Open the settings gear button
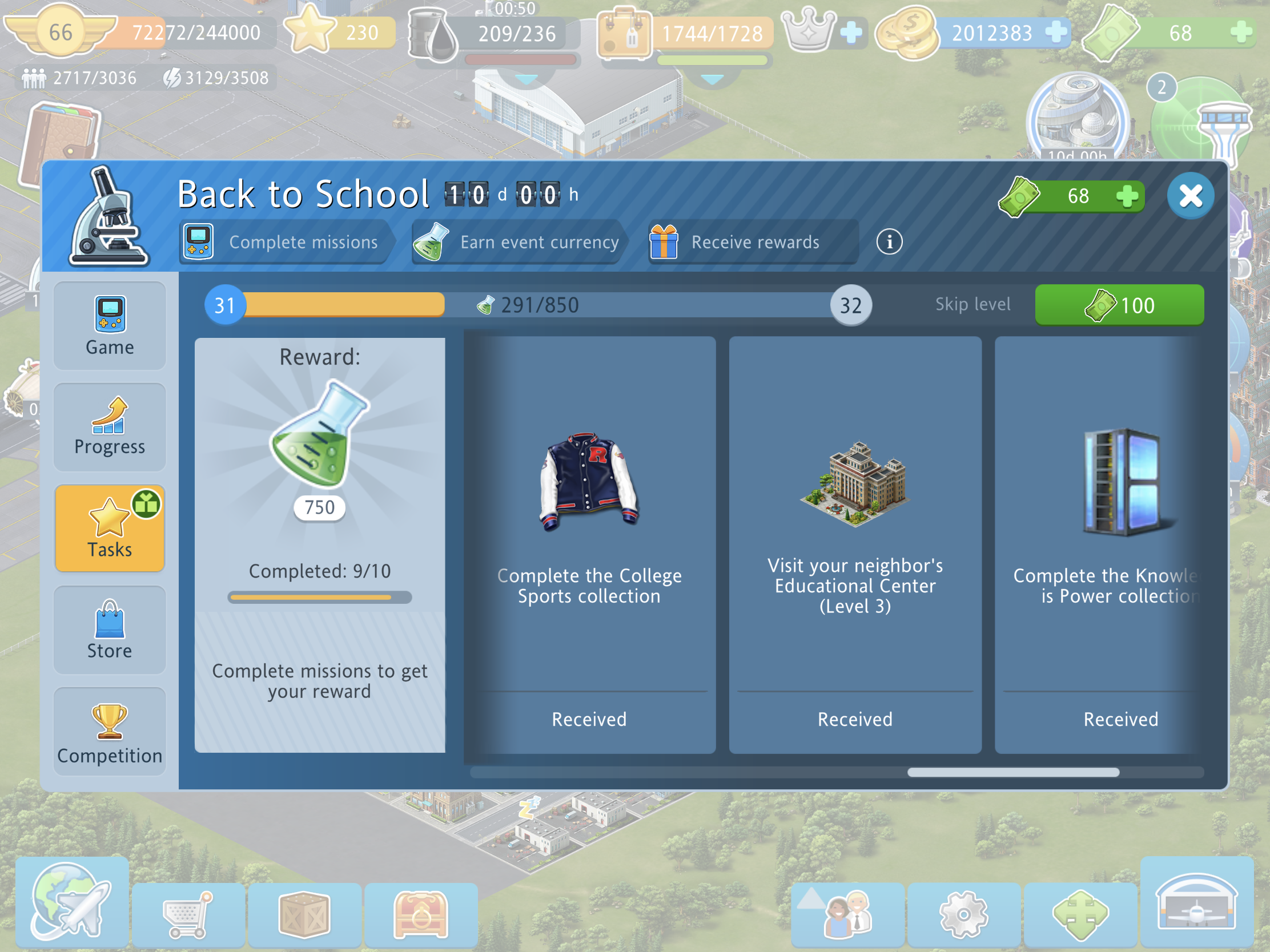The image size is (1270, 952). pos(963,914)
